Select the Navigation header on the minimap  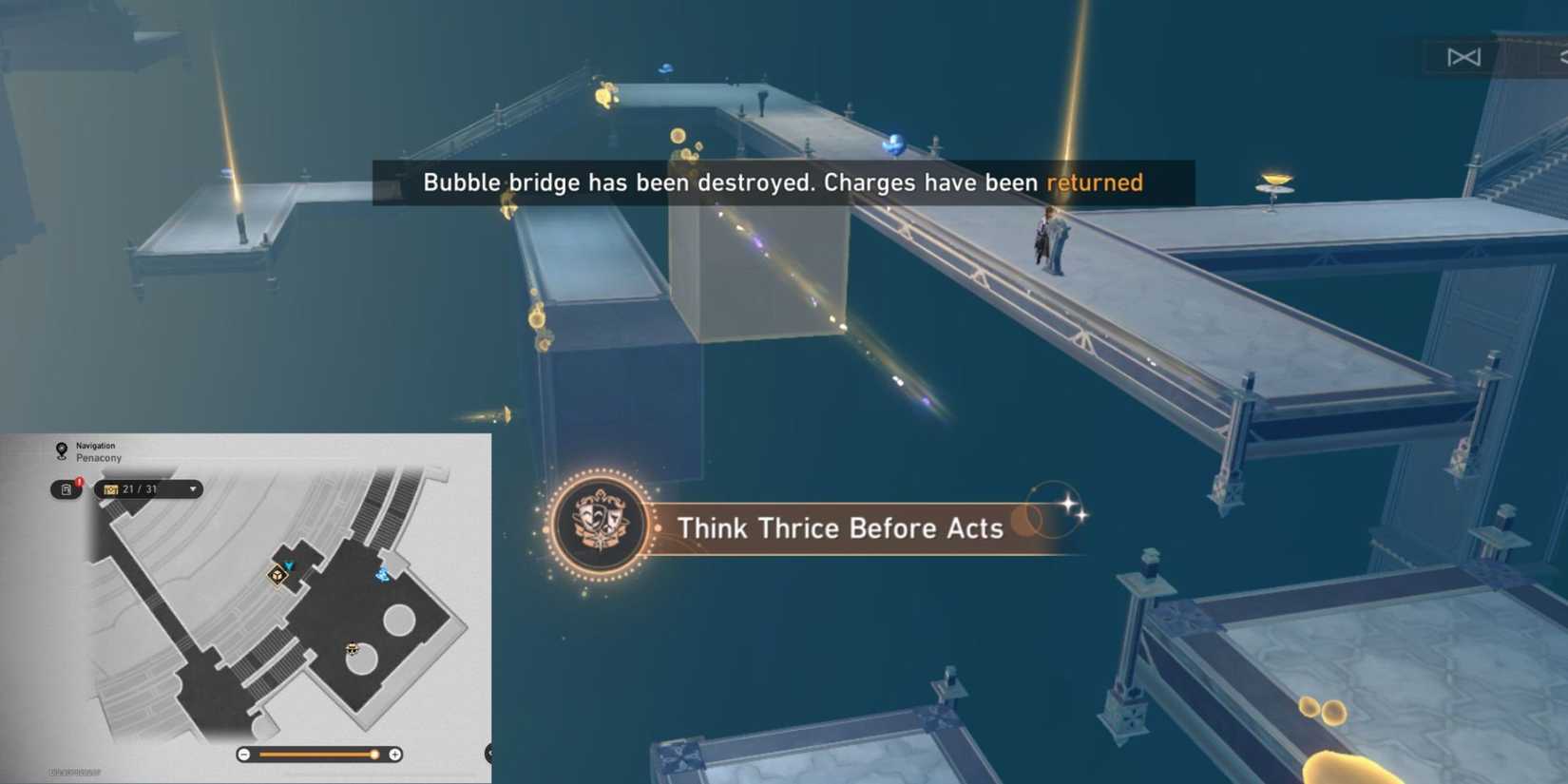(x=95, y=445)
